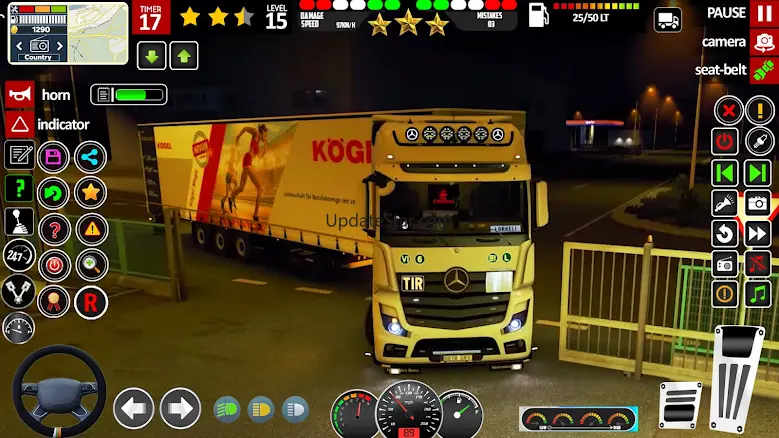Honk using the horn button

pos(19,95)
